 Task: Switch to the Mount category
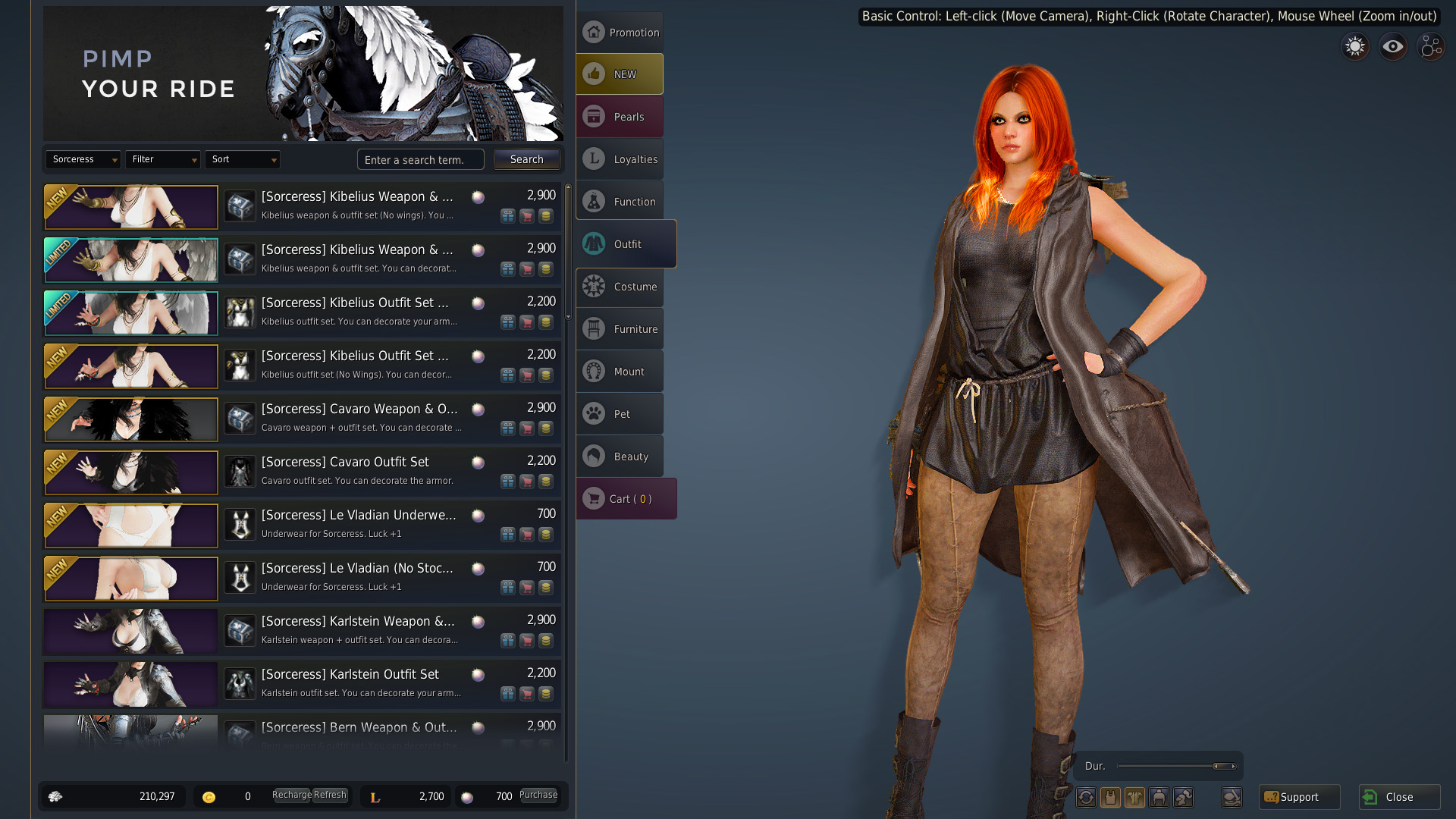[x=620, y=372]
